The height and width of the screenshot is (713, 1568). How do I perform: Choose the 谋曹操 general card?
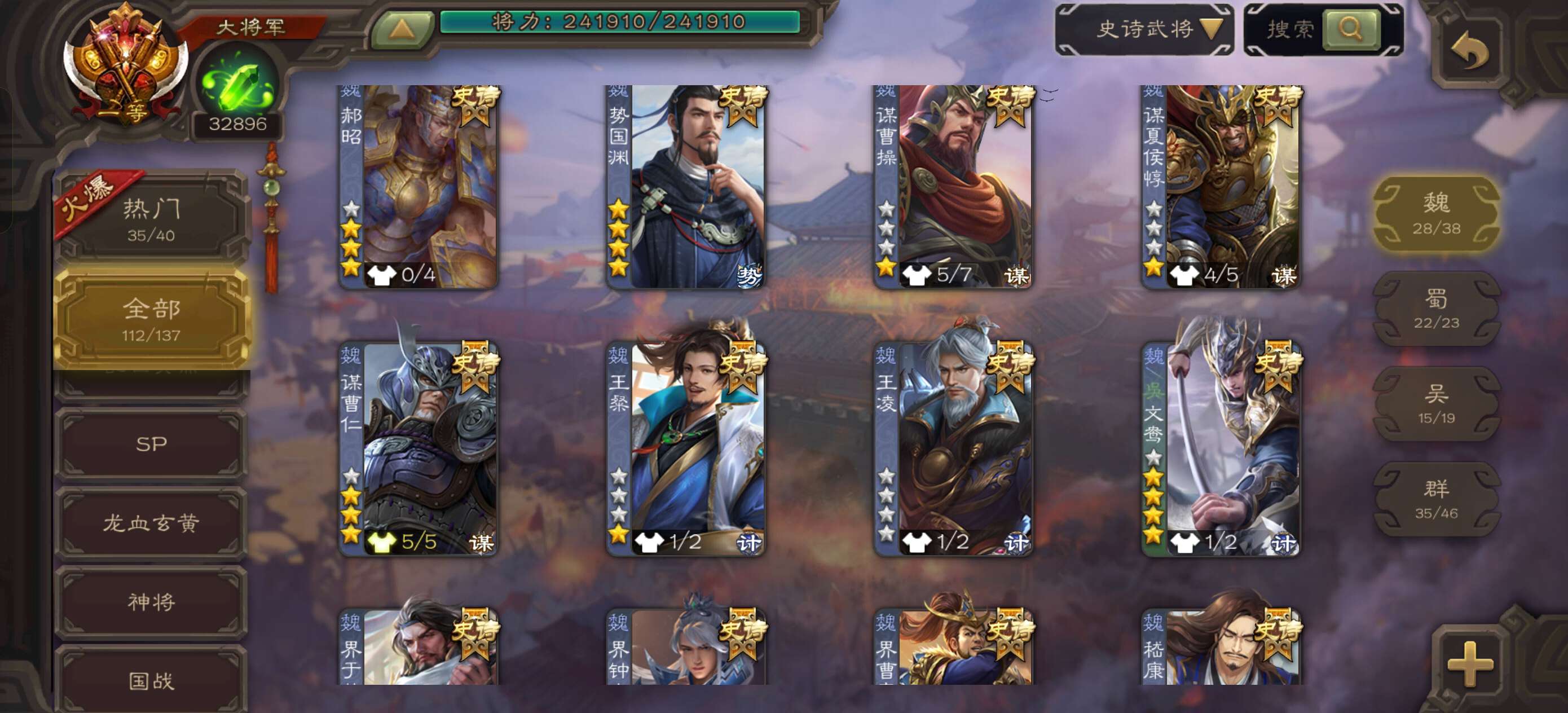(953, 186)
